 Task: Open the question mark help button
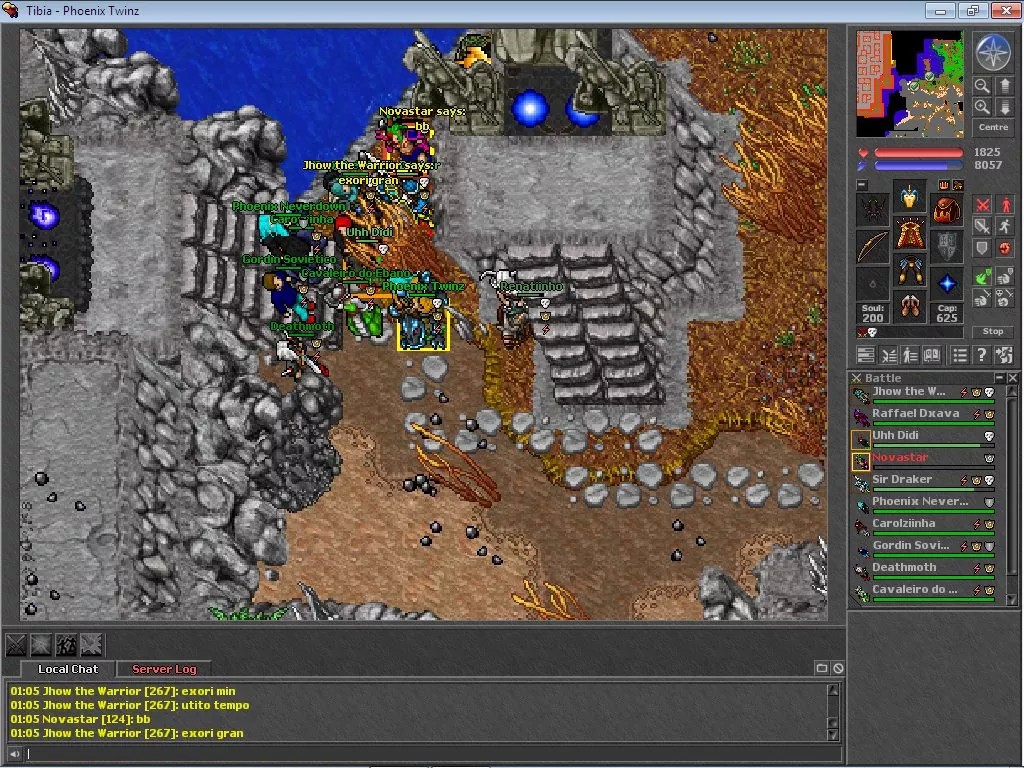point(982,355)
